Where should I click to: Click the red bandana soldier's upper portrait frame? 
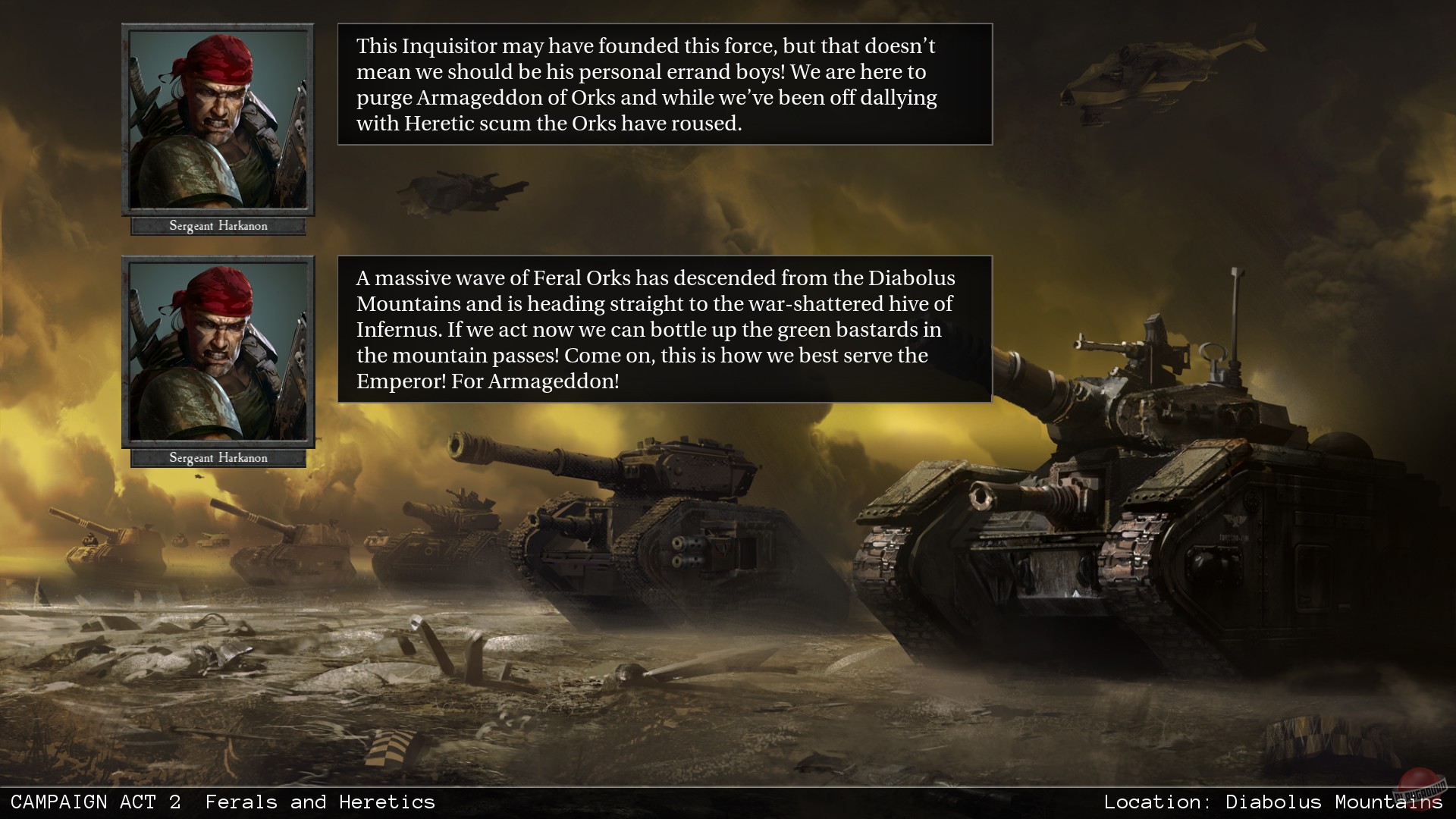click(218, 121)
